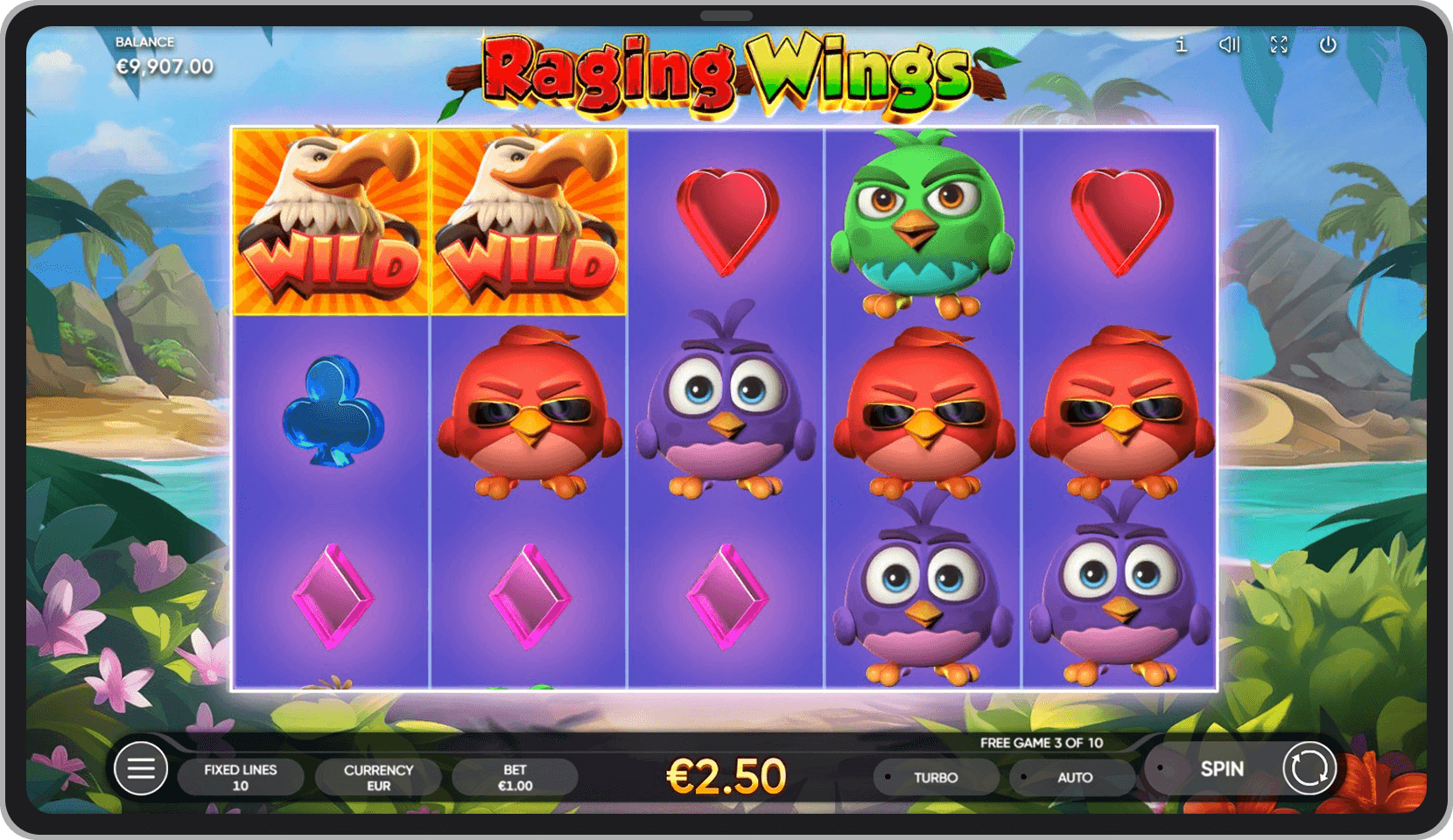Open the Currency EUR selector
This screenshot has width=1453, height=840.
tap(378, 777)
